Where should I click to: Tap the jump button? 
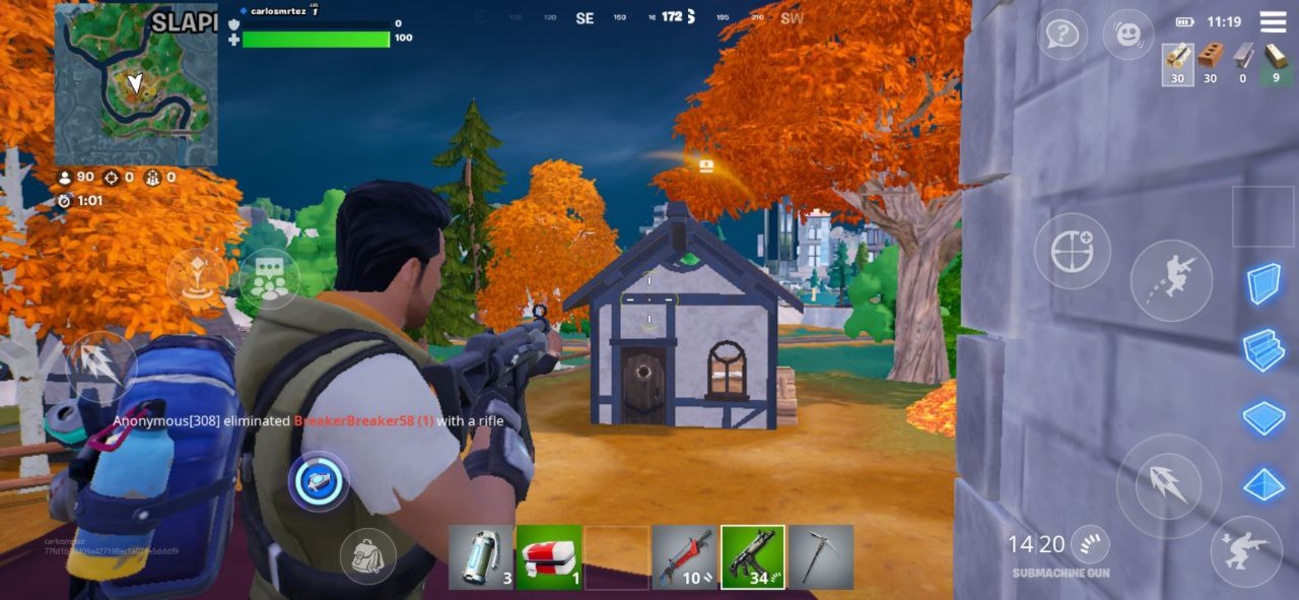pyautogui.click(x=1171, y=281)
